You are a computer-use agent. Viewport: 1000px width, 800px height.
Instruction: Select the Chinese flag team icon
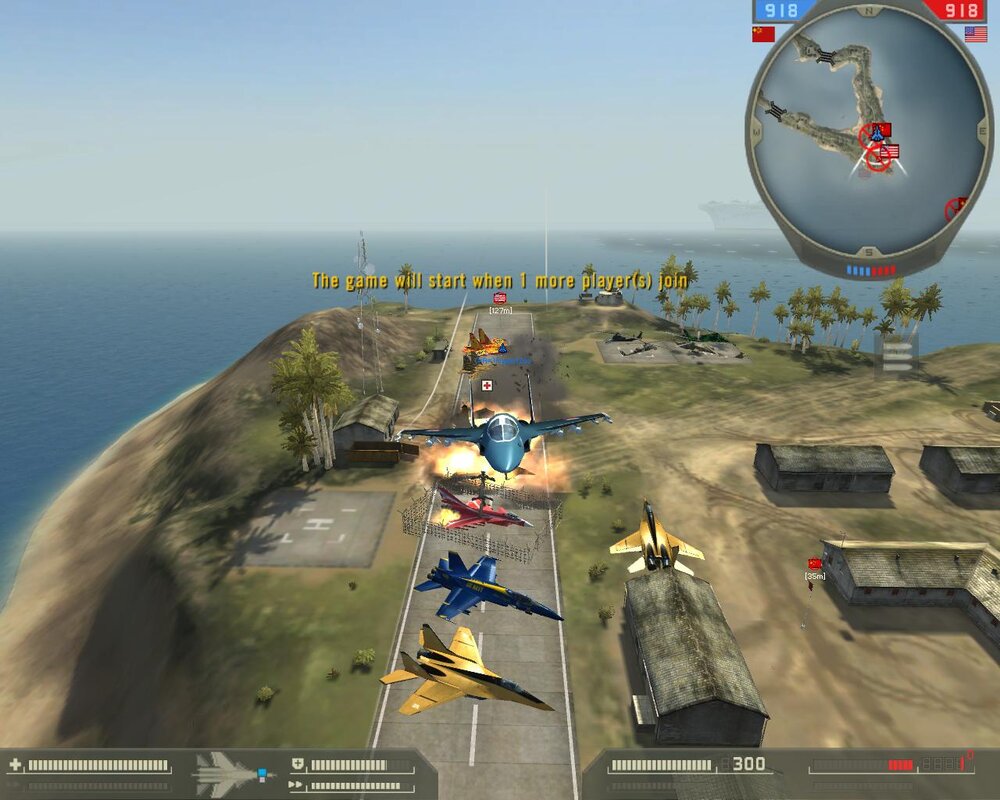click(x=763, y=34)
